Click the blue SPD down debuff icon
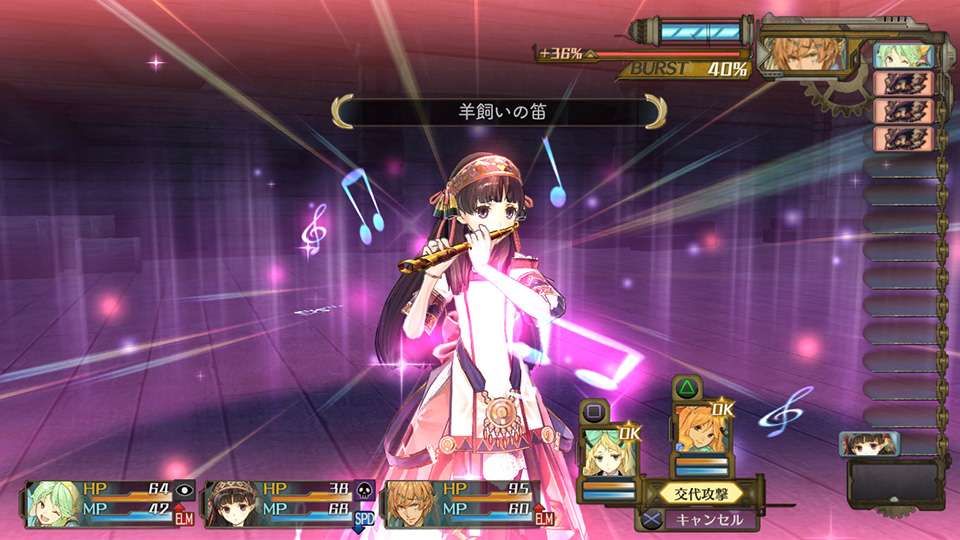Image resolution: width=960 pixels, height=540 pixels. (364, 518)
